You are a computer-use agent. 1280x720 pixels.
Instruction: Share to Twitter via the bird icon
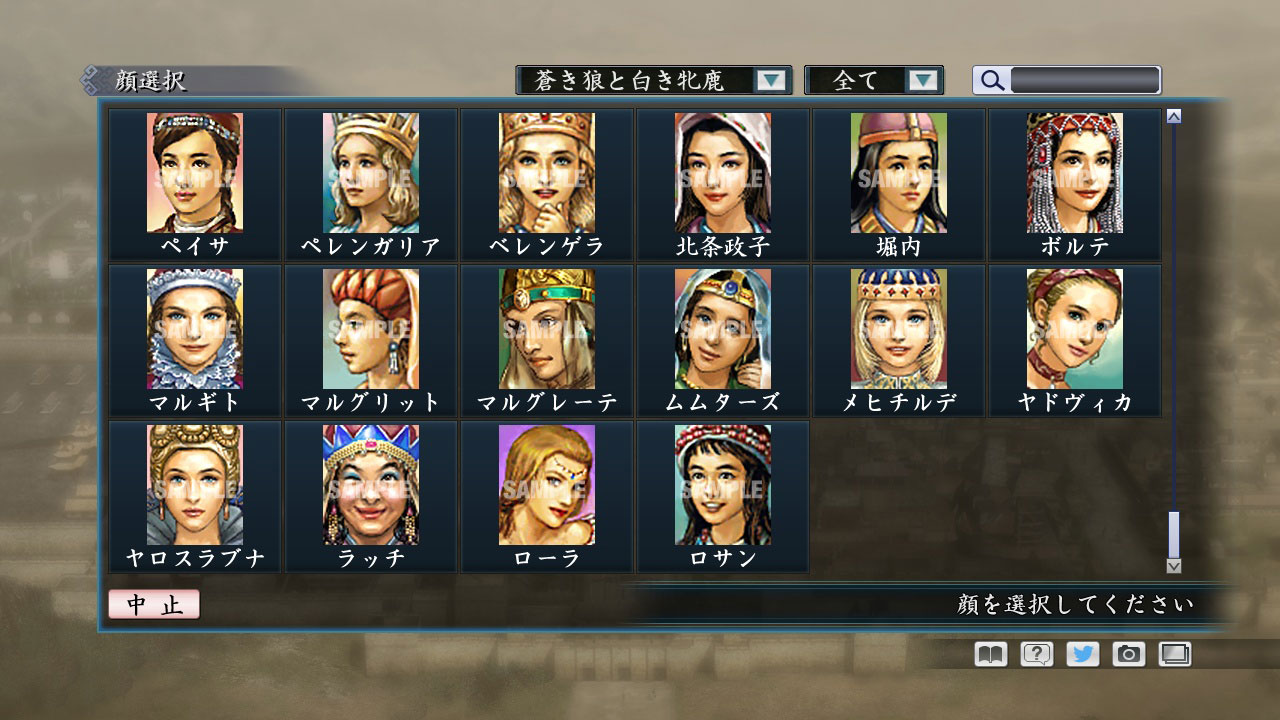coord(1081,653)
